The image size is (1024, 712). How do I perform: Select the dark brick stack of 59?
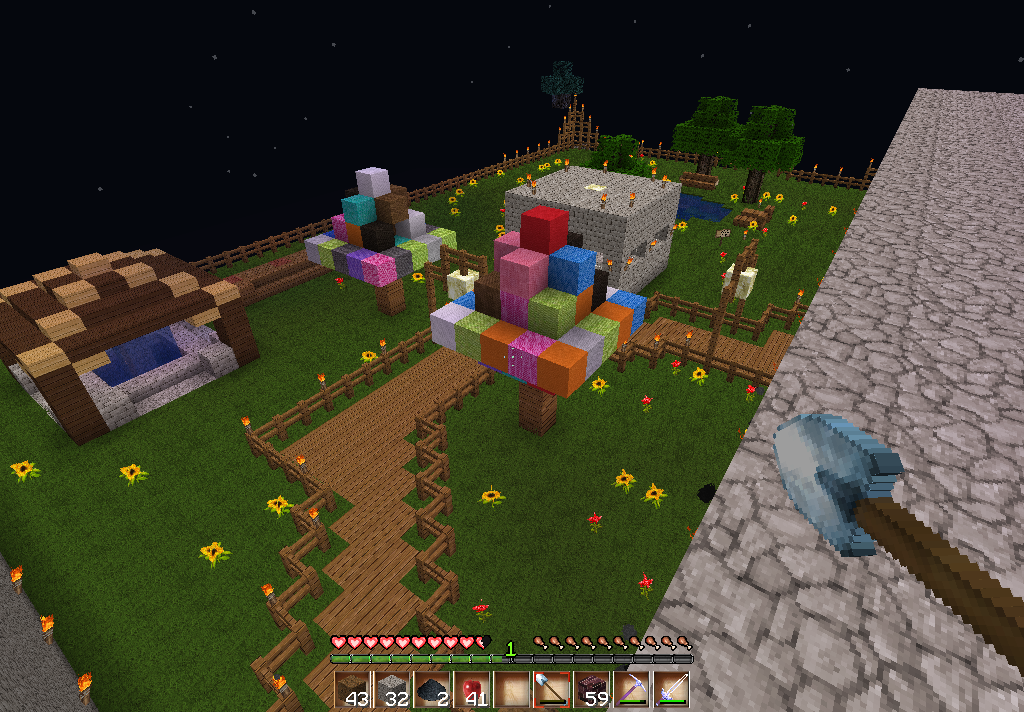(591, 690)
